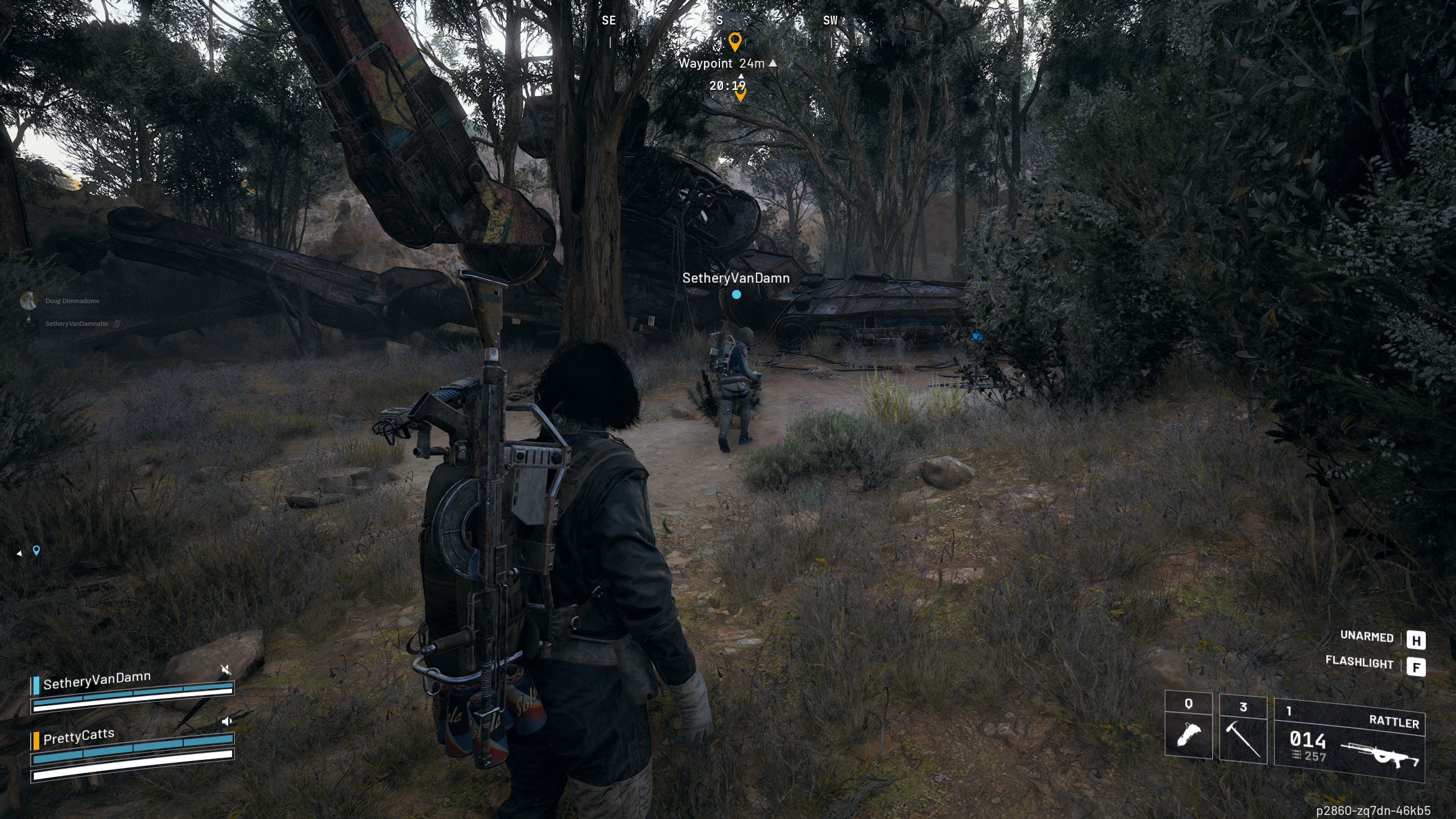
Task: Click the blue teammate dot under SetheryVanDamn's name
Action: tap(737, 295)
